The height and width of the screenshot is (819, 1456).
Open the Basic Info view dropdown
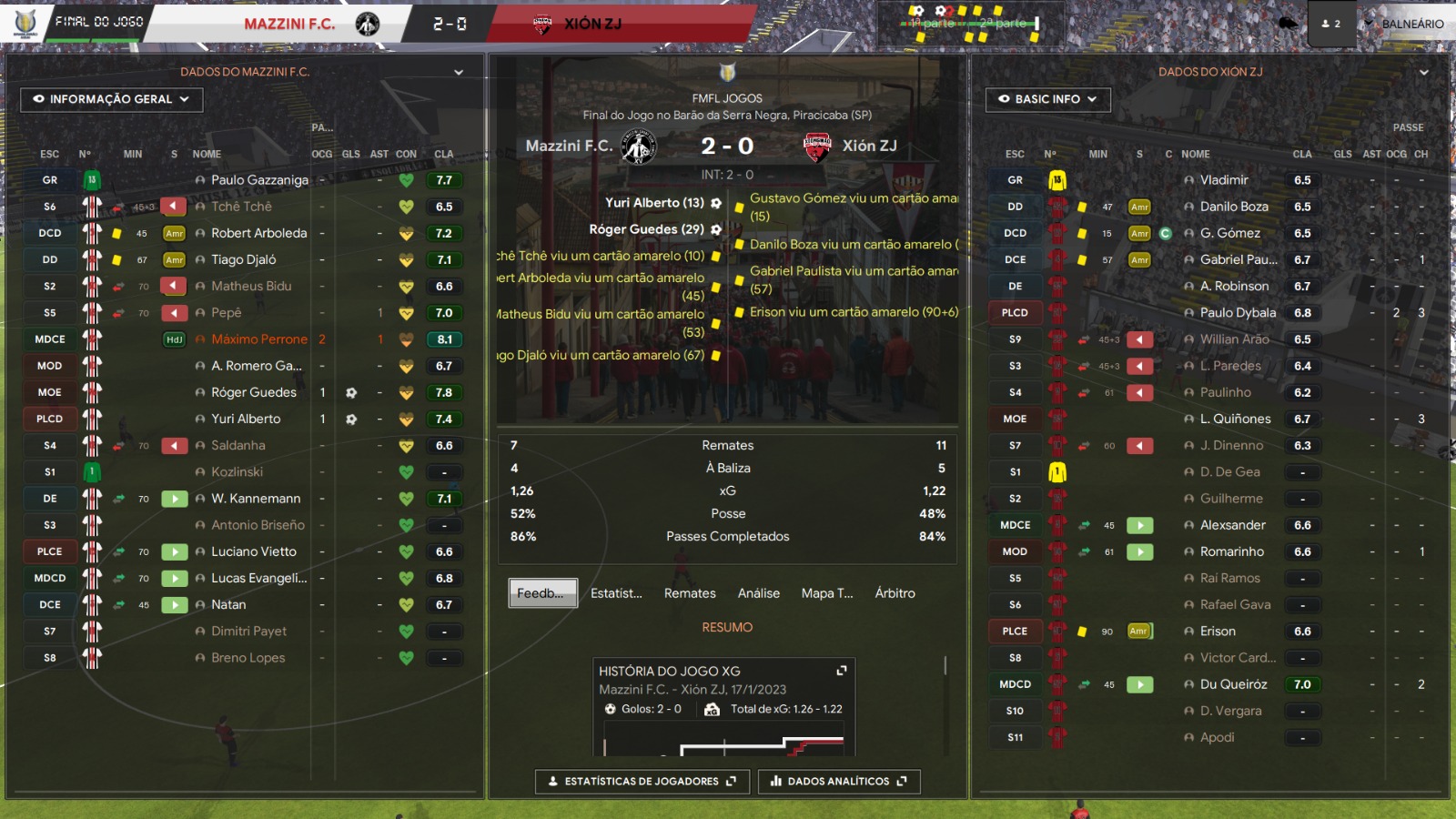tap(1047, 99)
